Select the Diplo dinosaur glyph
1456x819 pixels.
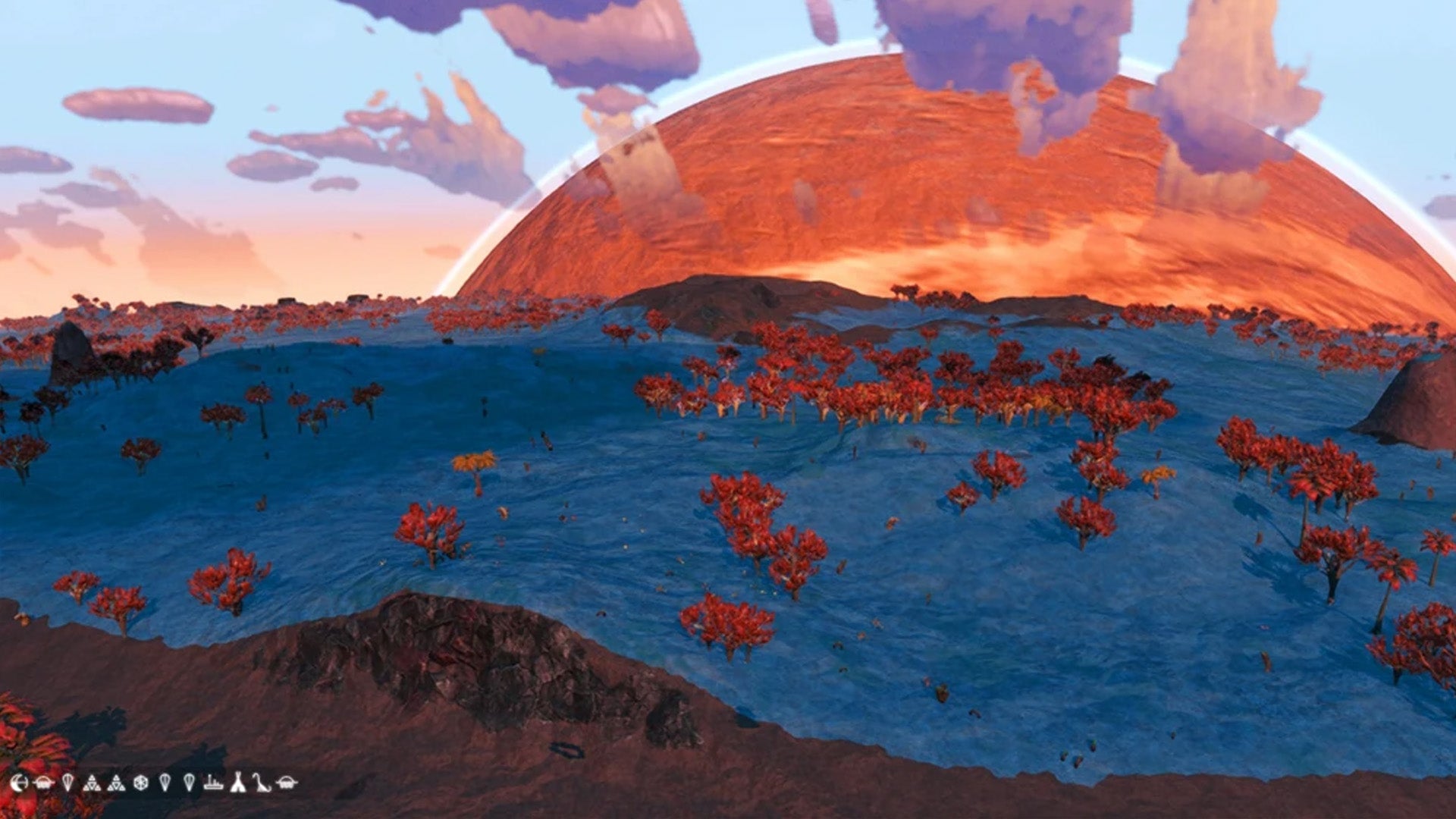[x=260, y=783]
